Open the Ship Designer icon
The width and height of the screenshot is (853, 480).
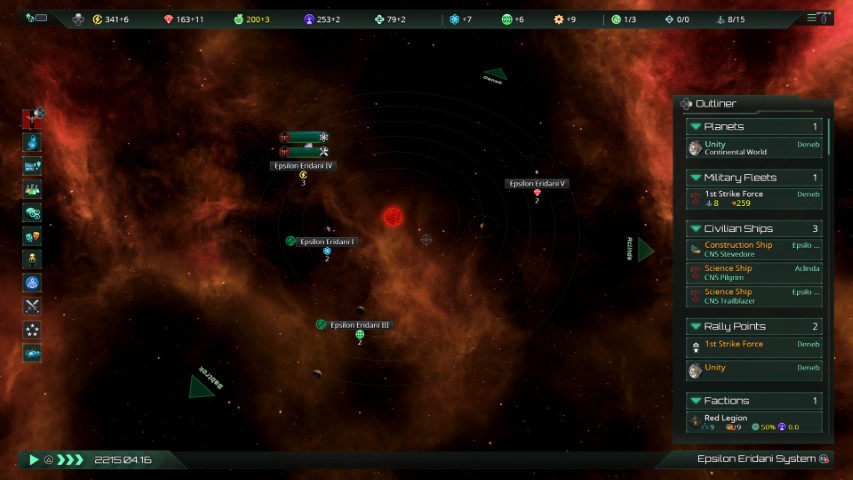tap(32, 353)
